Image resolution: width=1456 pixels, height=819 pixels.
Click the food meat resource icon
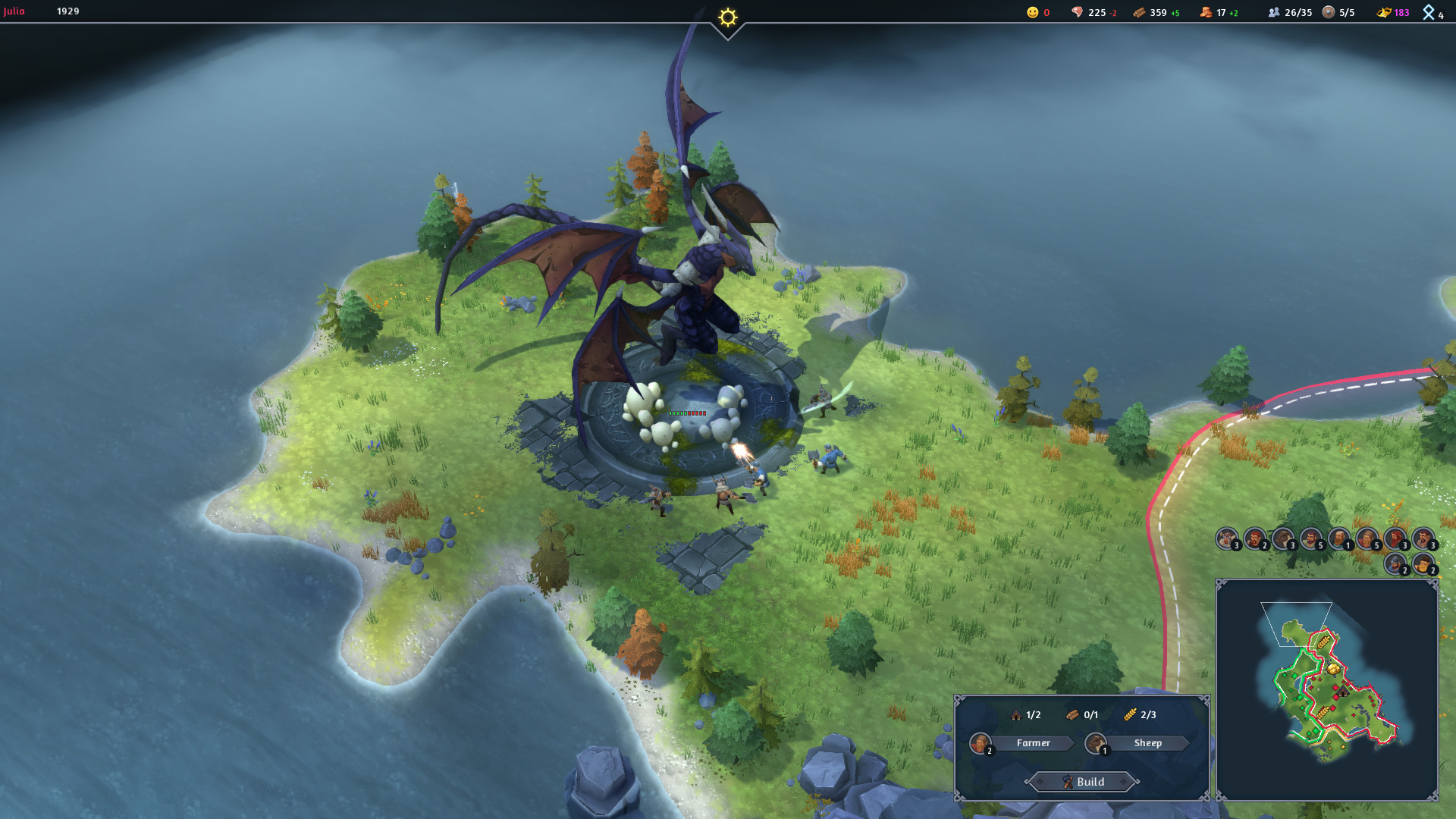[1077, 12]
